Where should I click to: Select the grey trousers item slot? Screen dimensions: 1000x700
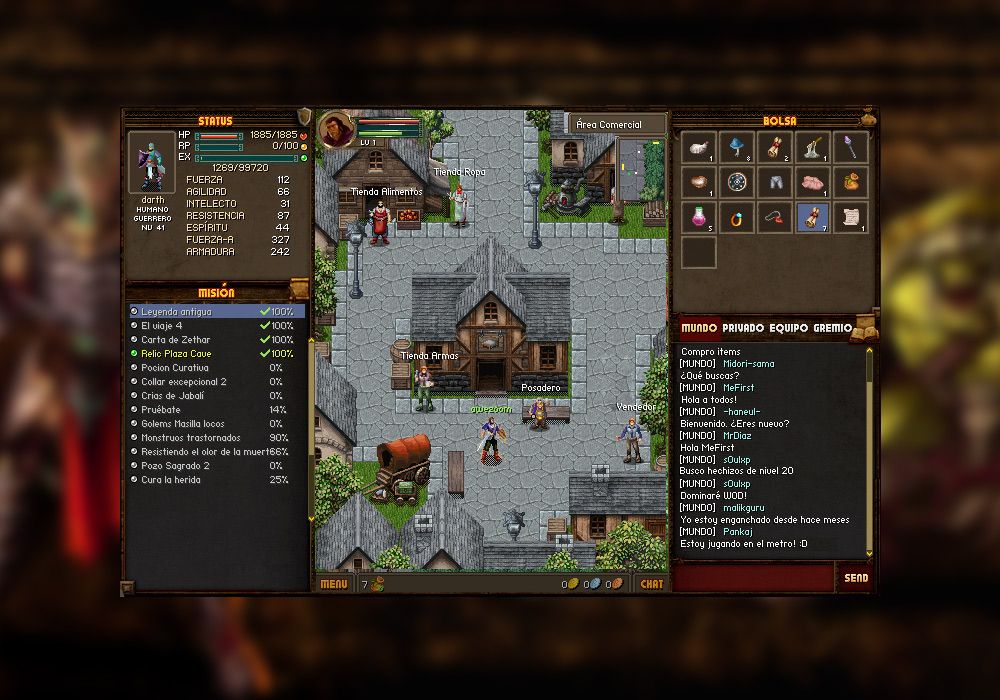(x=775, y=182)
